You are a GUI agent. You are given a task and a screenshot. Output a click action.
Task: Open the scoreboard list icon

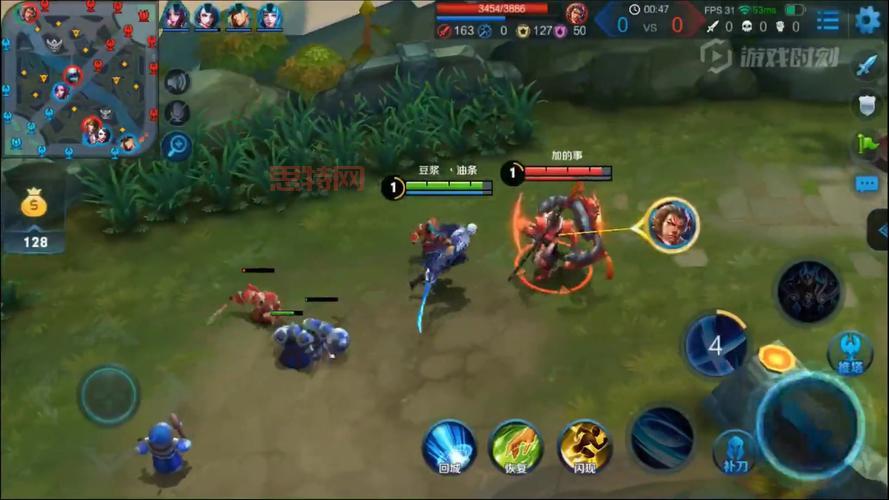coord(828,20)
